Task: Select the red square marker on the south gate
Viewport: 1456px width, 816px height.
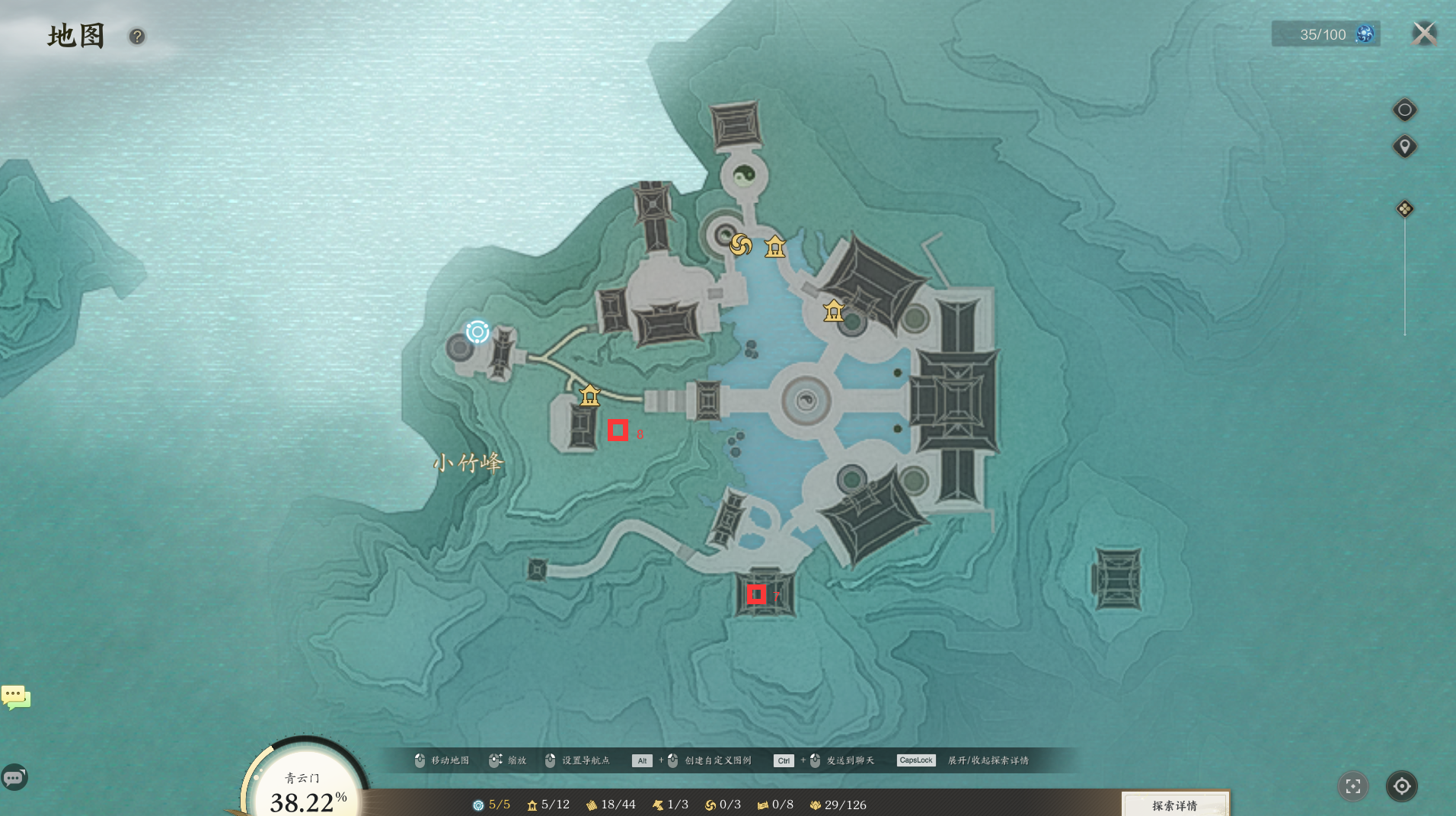Action: (756, 594)
